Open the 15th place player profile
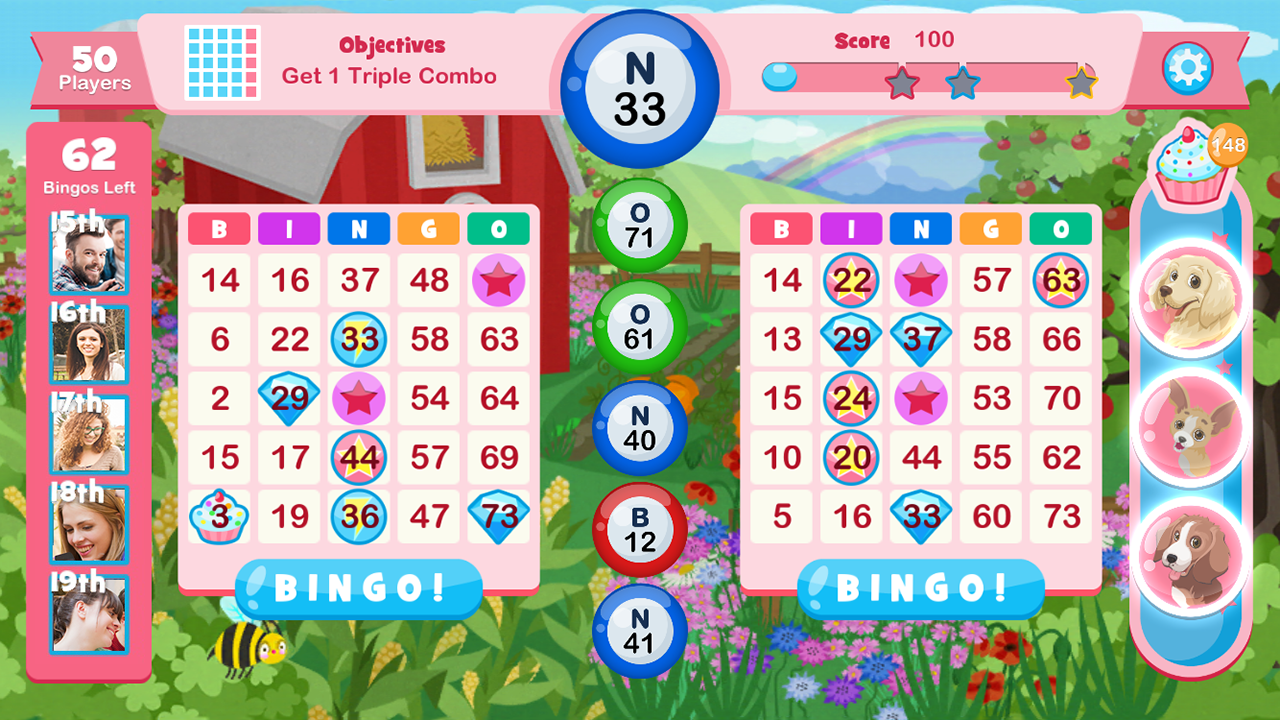This screenshot has width=1280, height=720. point(90,256)
